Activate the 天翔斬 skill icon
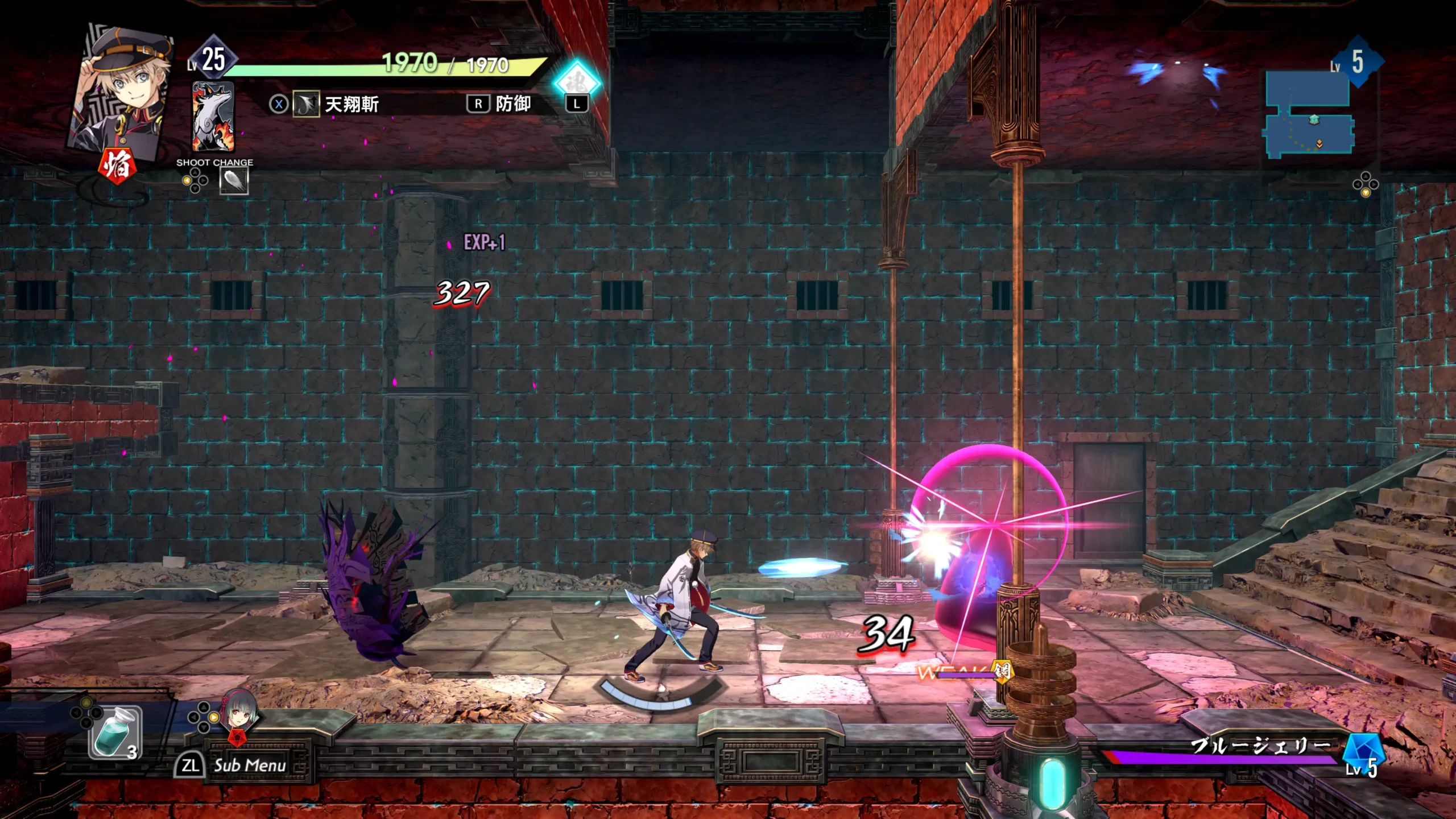This screenshot has width=1456, height=819. [306, 105]
